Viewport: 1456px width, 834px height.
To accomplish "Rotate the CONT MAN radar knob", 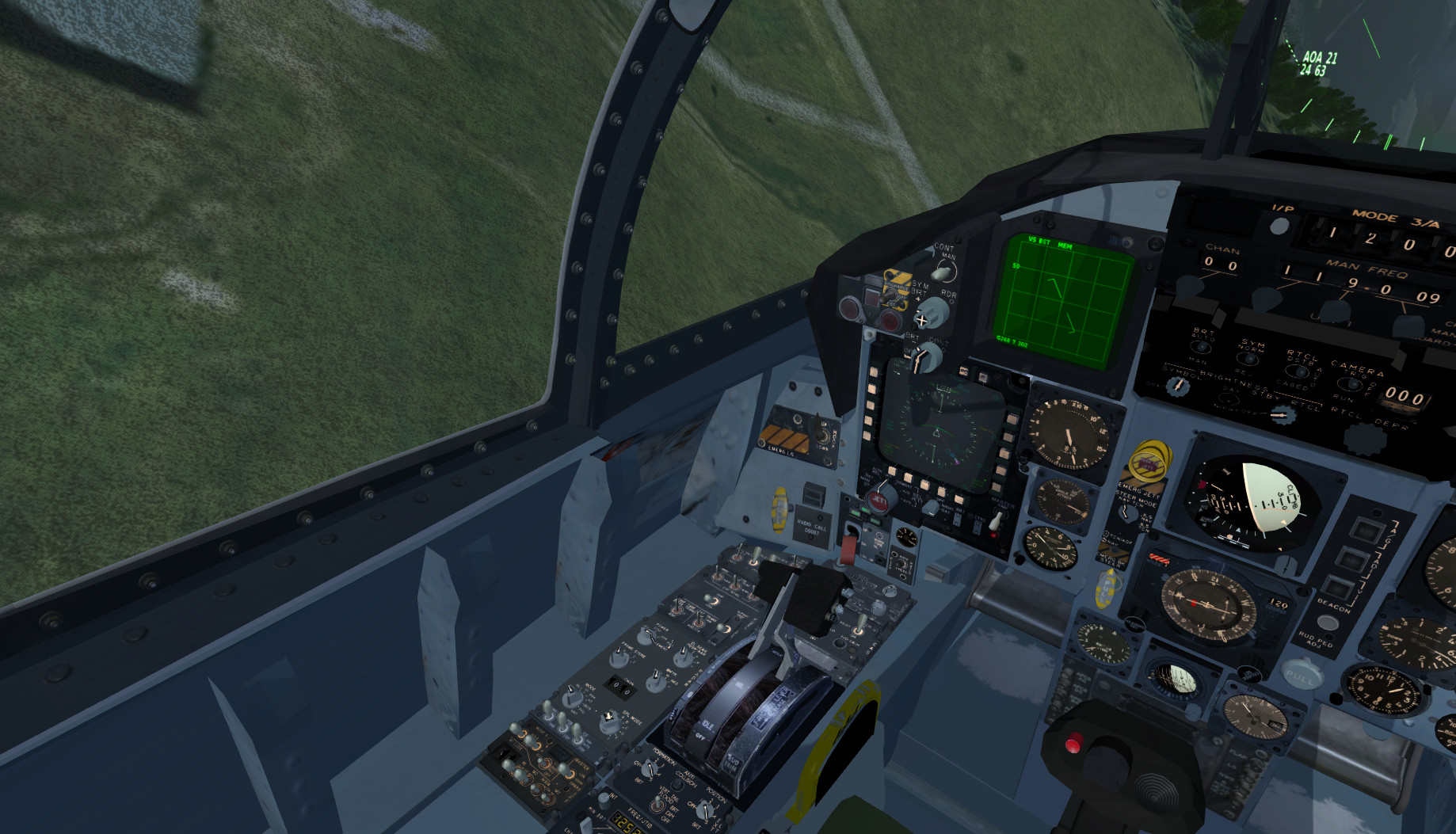I will pyautogui.click(x=941, y=272).
